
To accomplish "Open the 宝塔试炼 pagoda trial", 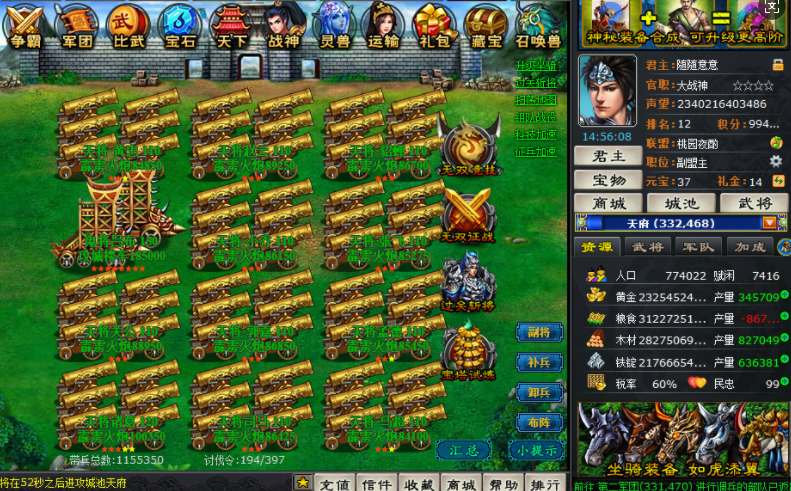I will [x=468, y=350].
